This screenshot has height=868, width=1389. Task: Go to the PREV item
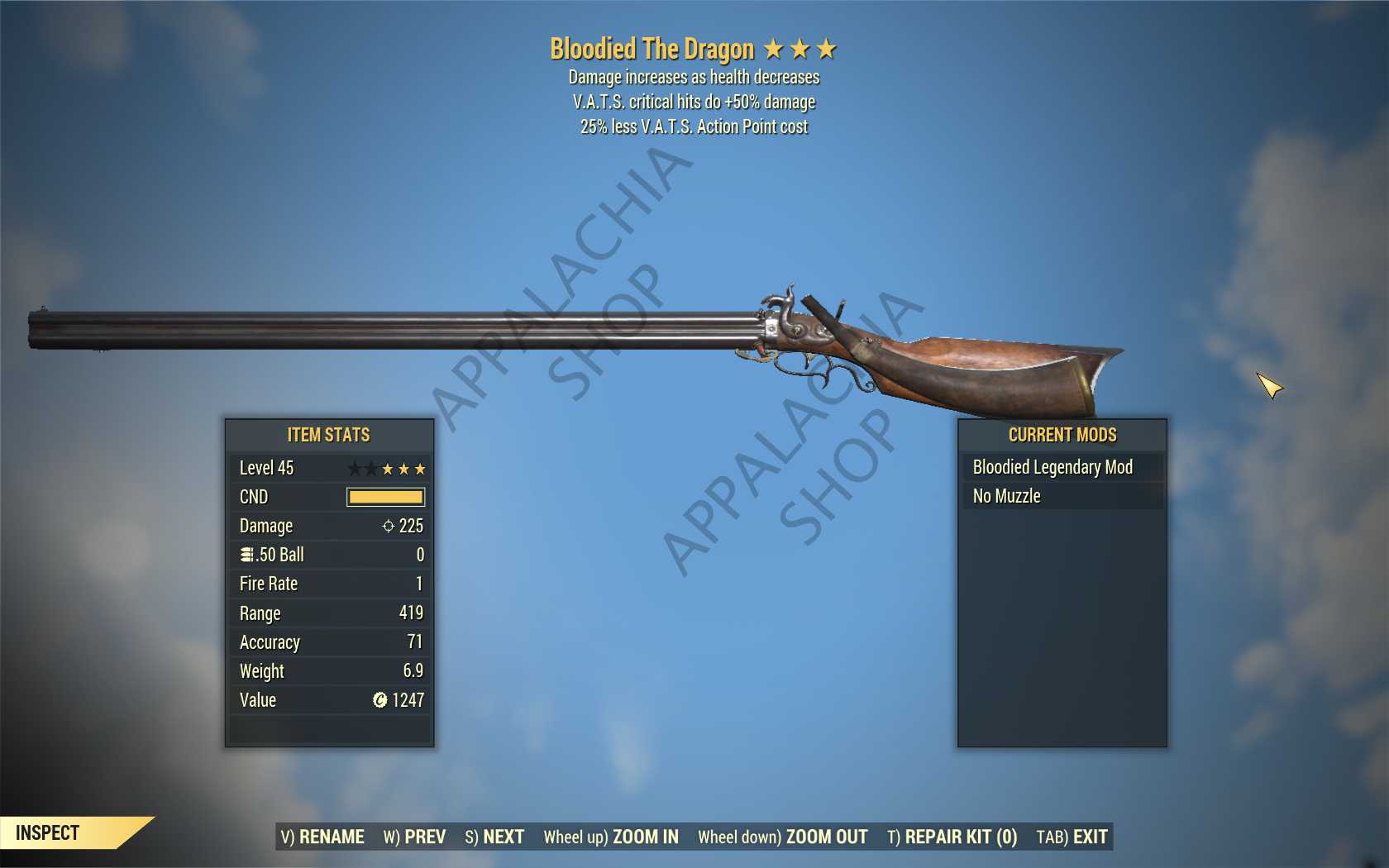point(414,837)
